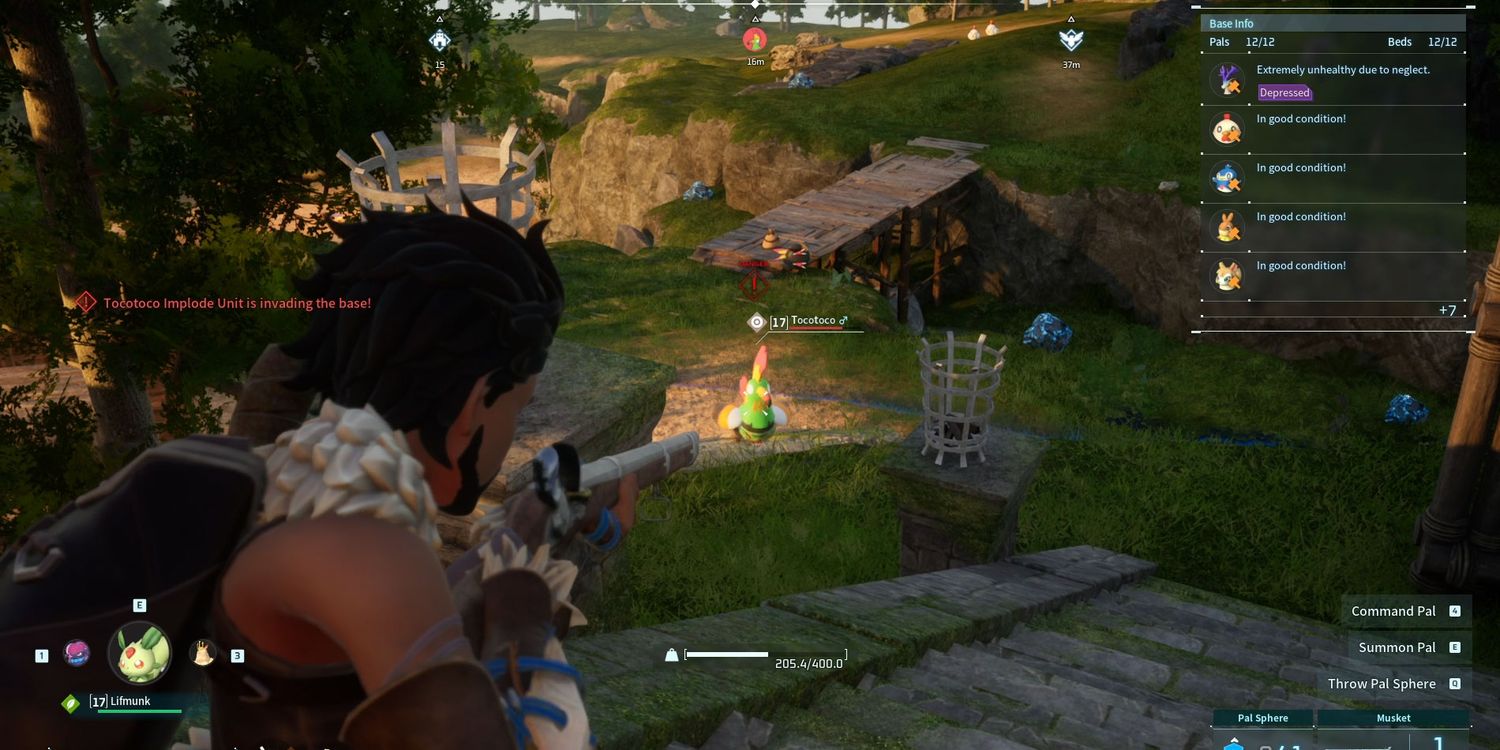Choose the purple pal party icon
The width and height of the screenshot is (1500, 750).
point(77,654)
